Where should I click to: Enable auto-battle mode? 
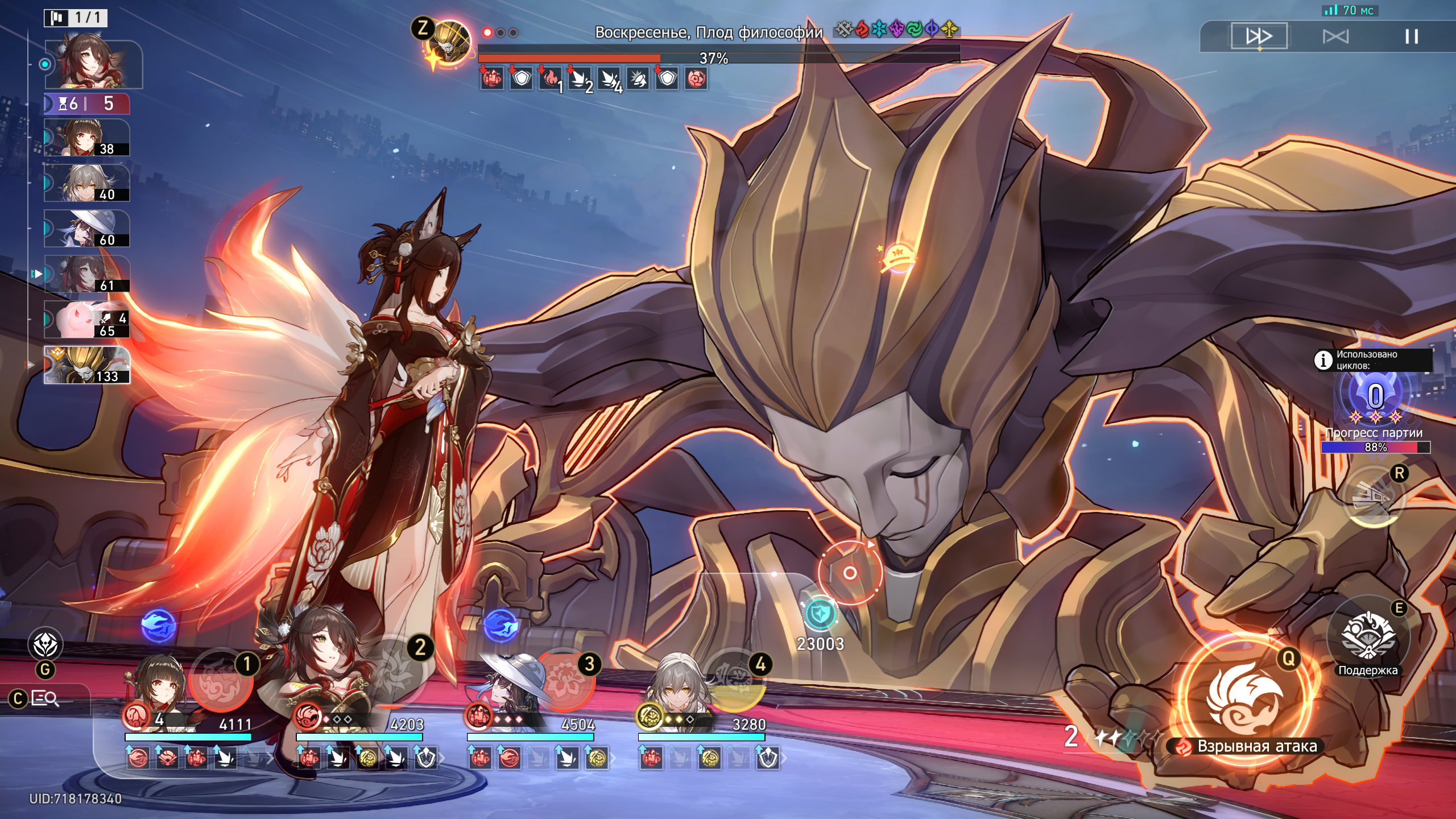coord(1335,37)
